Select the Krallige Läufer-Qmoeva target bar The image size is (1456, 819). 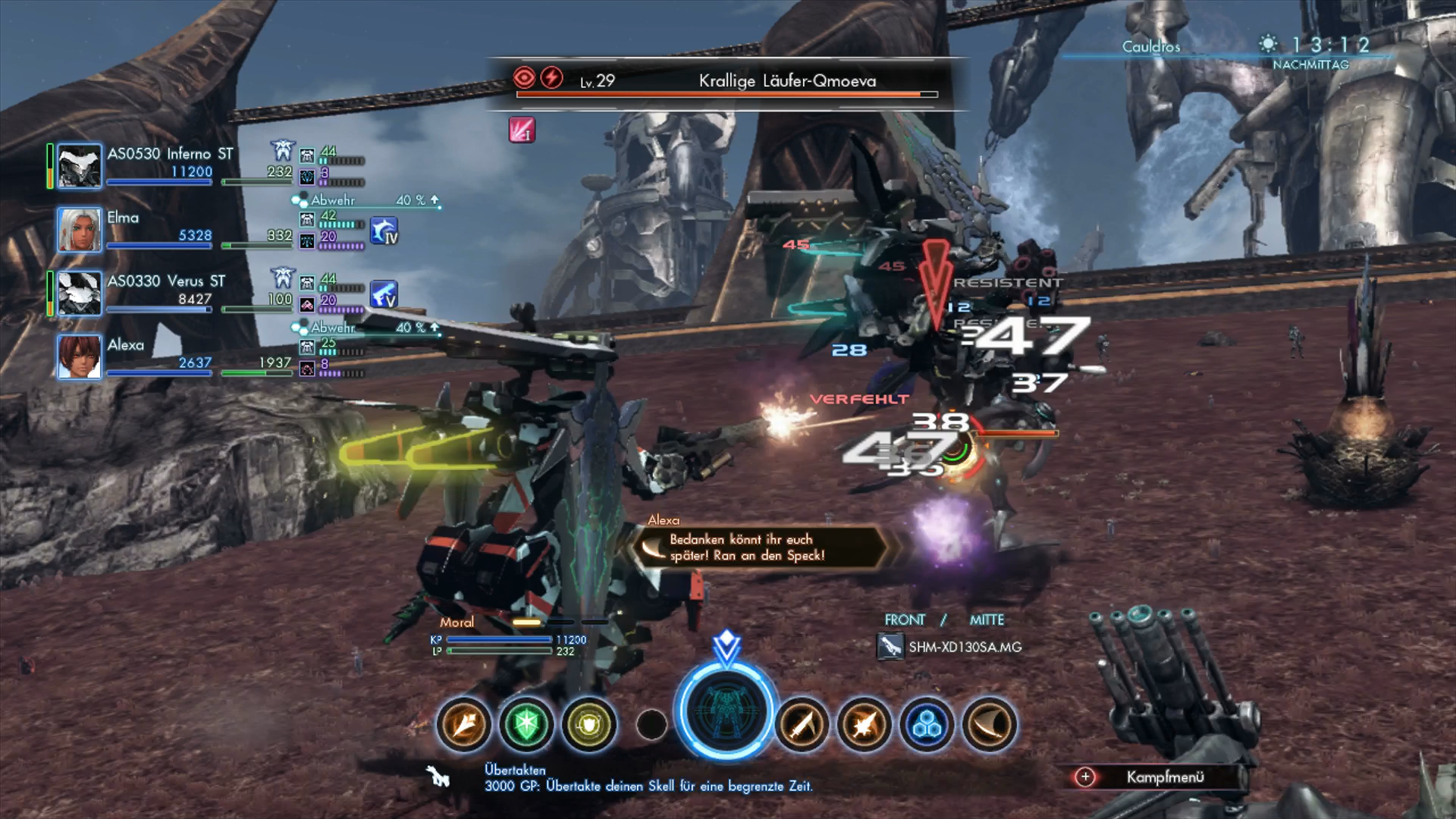(726, 83)
